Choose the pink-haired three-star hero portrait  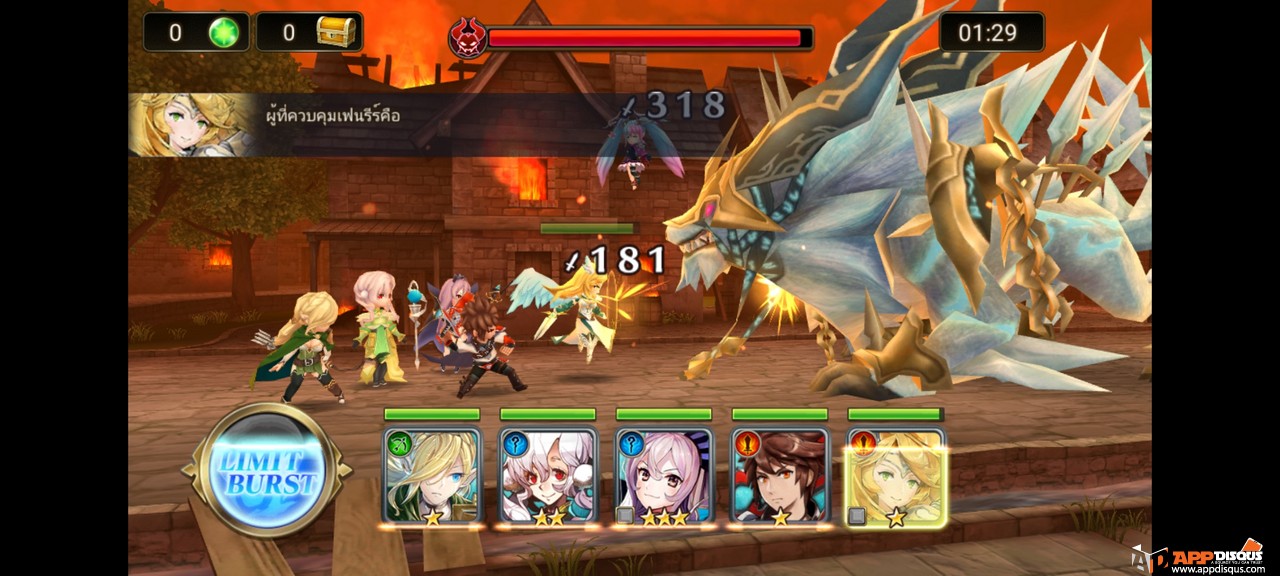pos(664,476)
